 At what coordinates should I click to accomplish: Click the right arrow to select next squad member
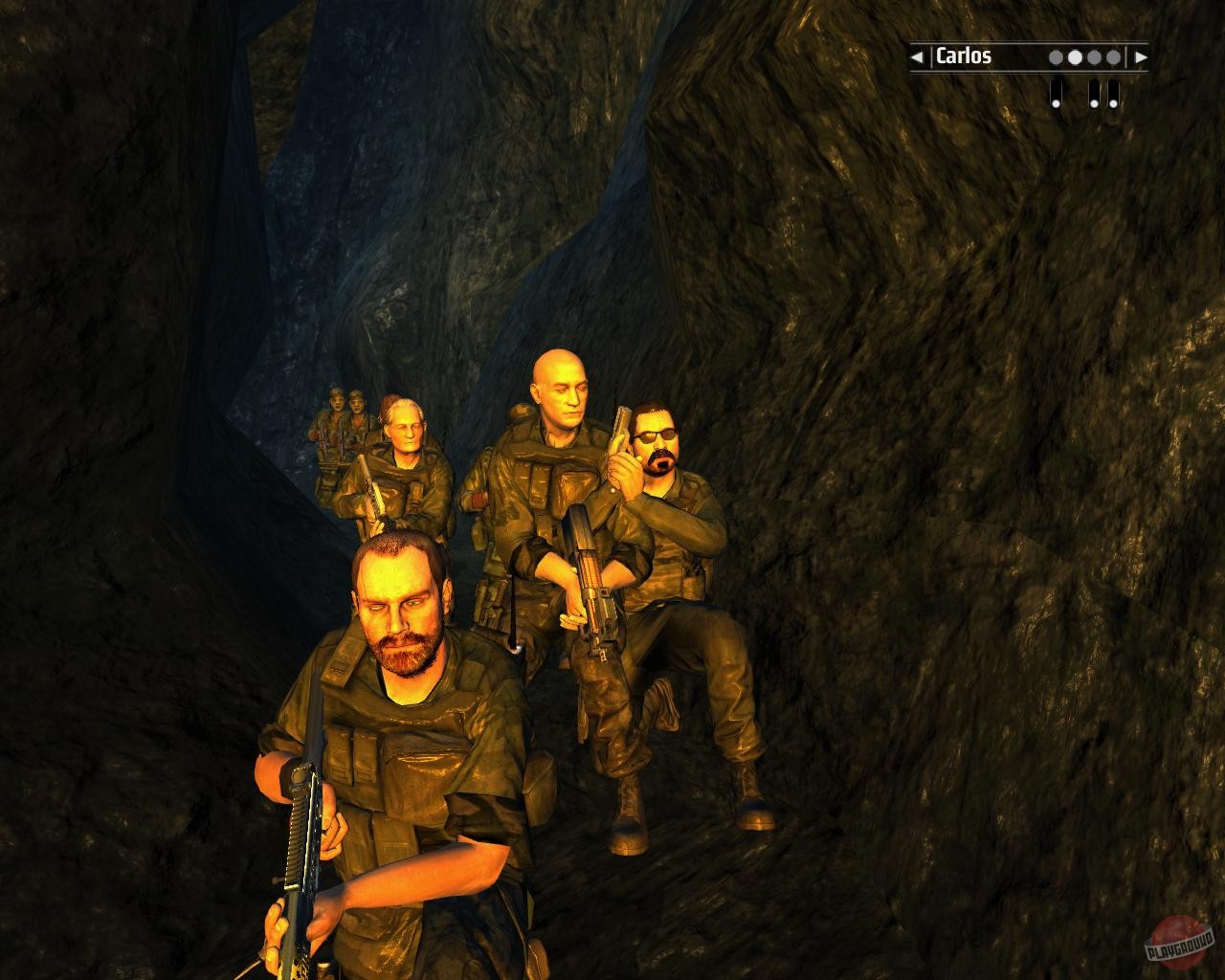pyautogui.click(x=1141, y=57)
